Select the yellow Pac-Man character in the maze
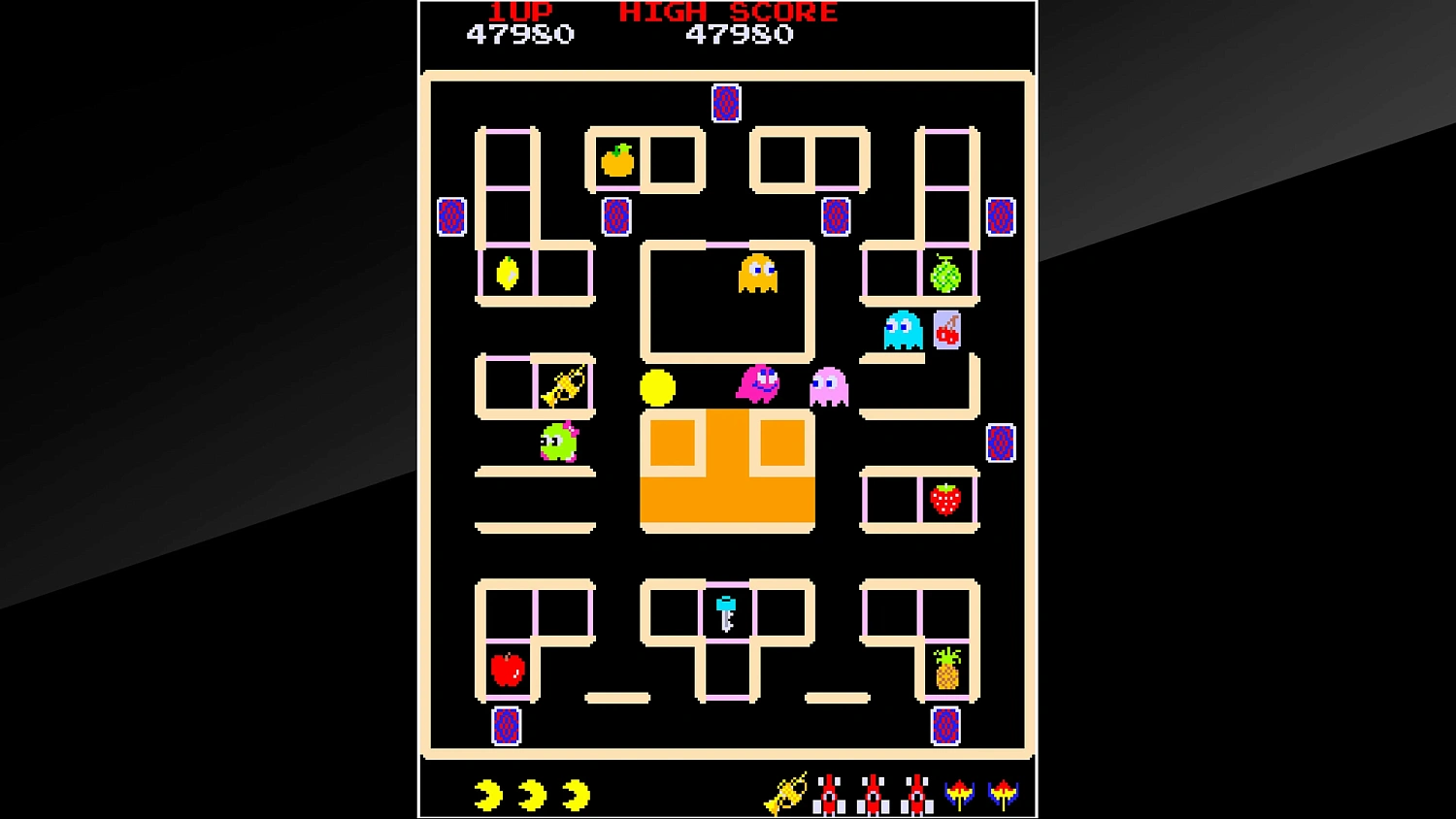The width and height of the screenshot is (1456, 819). [x=656, y=387]
